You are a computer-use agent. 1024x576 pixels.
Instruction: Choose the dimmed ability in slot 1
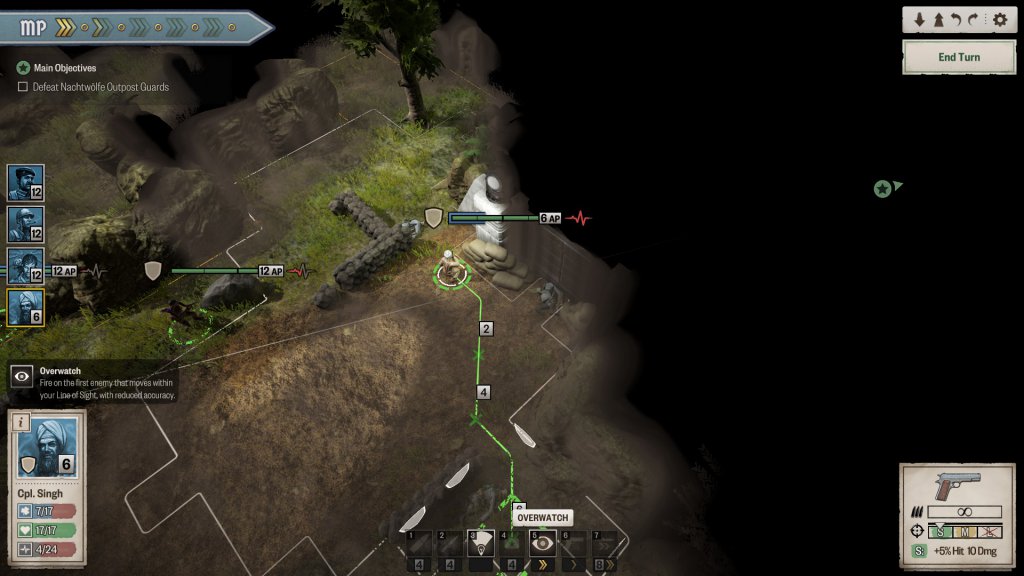tap(420, 543)
